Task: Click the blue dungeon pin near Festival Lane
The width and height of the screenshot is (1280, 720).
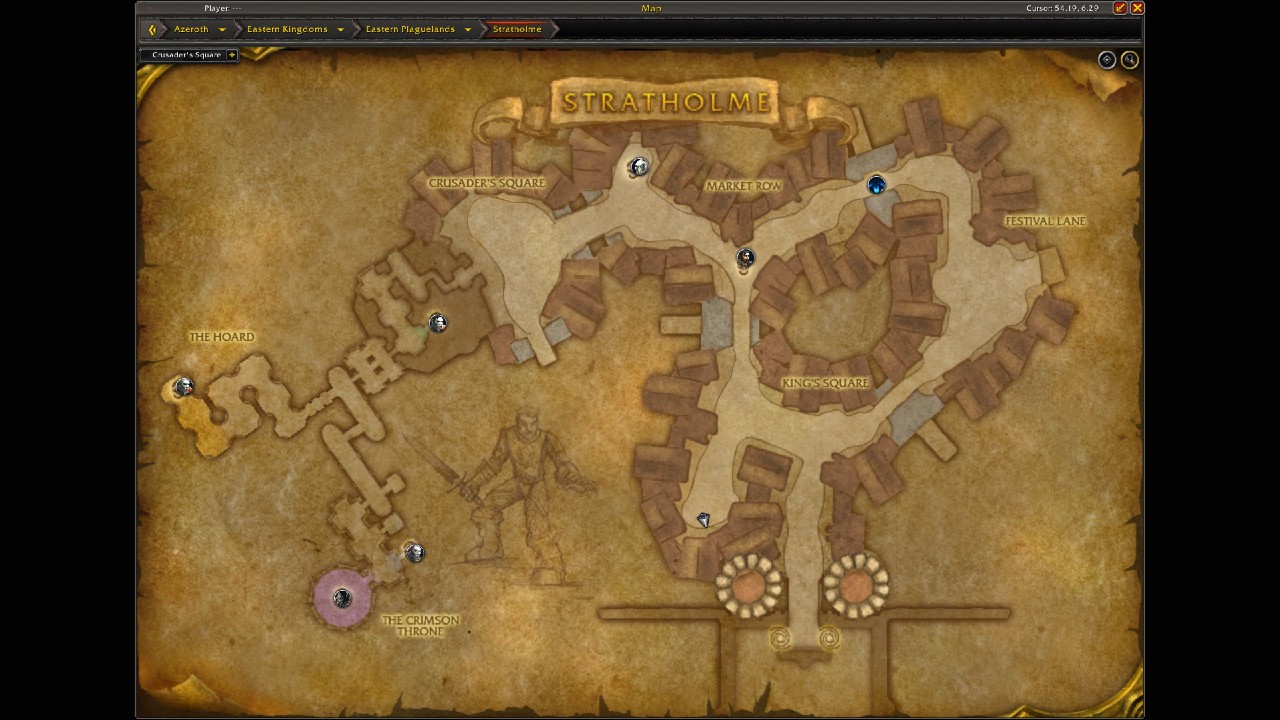Action: (875, 184)
